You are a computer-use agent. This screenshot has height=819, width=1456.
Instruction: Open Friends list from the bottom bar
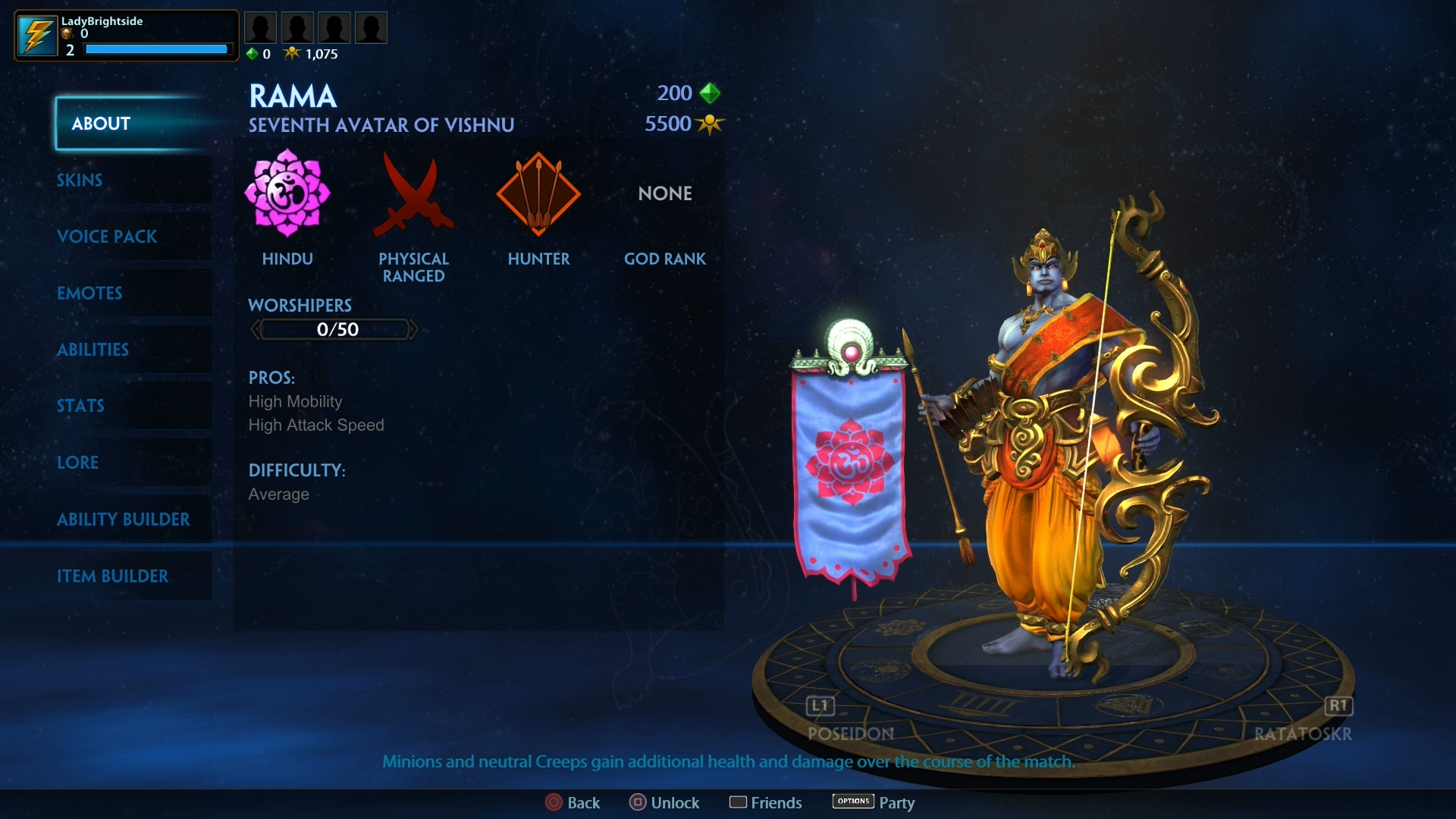pos(766,802)
